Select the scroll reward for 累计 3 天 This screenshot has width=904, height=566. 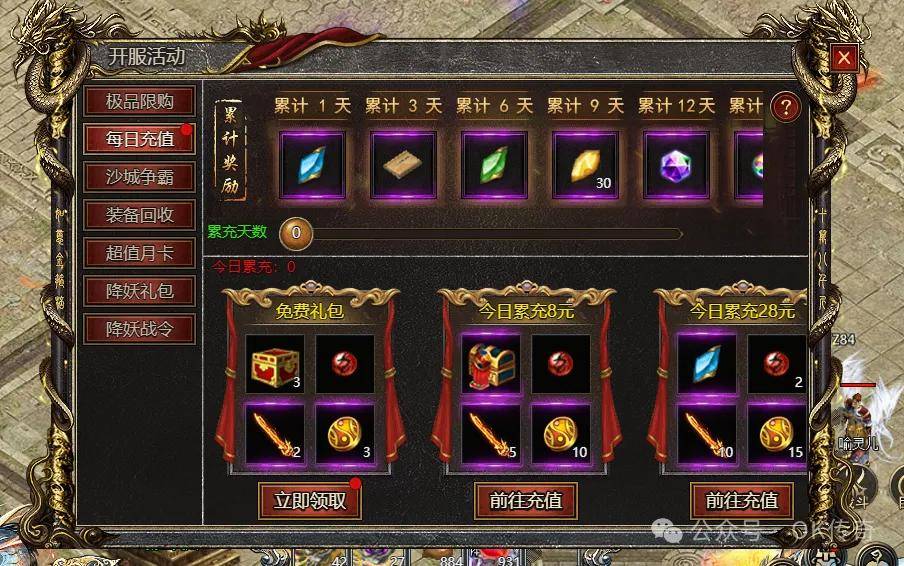(x=403, y=165)
